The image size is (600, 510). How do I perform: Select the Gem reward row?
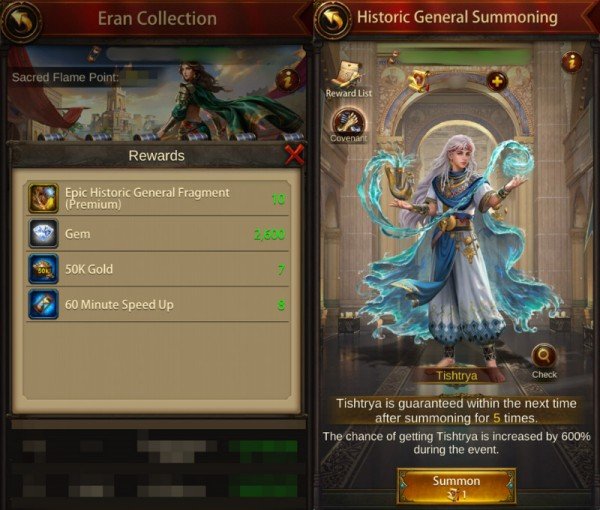(x=155, y=234)
